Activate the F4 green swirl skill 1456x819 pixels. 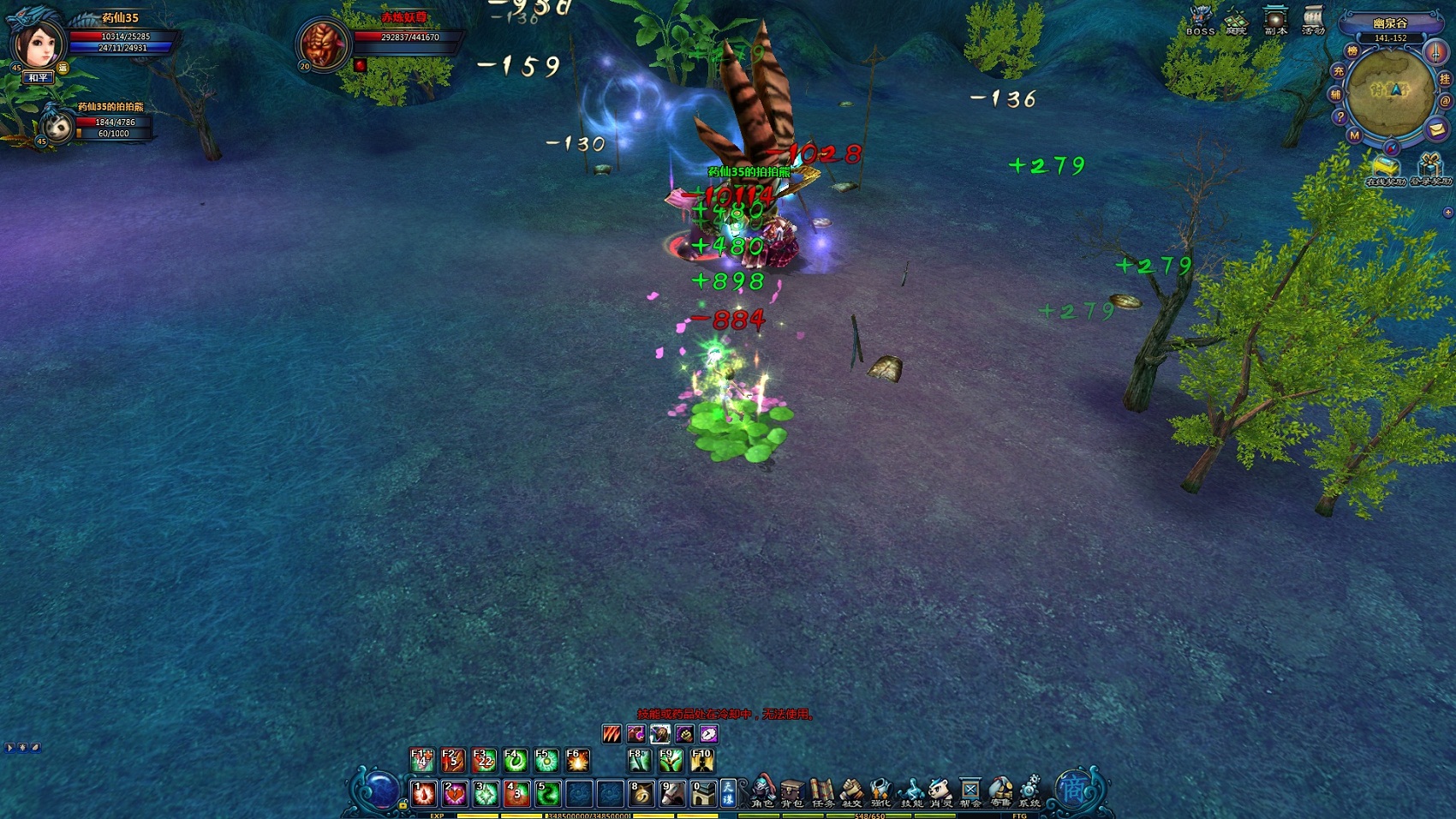(x=516, y=760)
